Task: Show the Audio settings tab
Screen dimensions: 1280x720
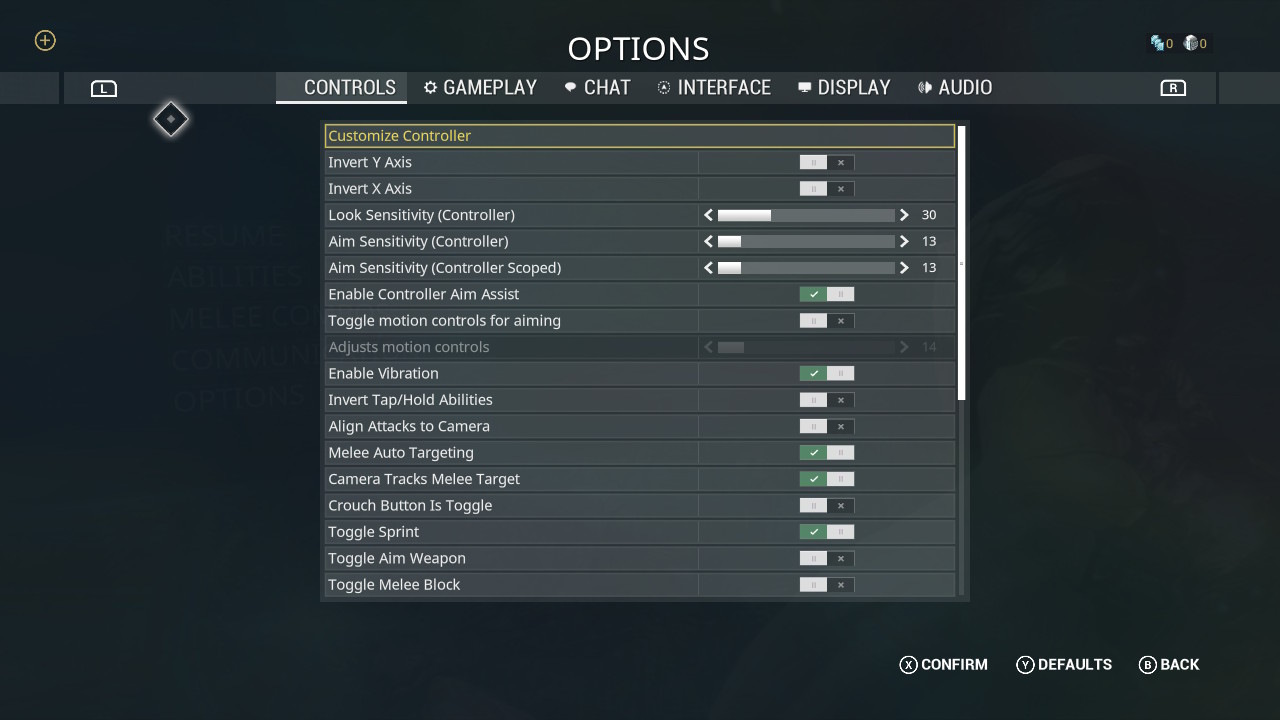Action: click(x=955, y=88)
